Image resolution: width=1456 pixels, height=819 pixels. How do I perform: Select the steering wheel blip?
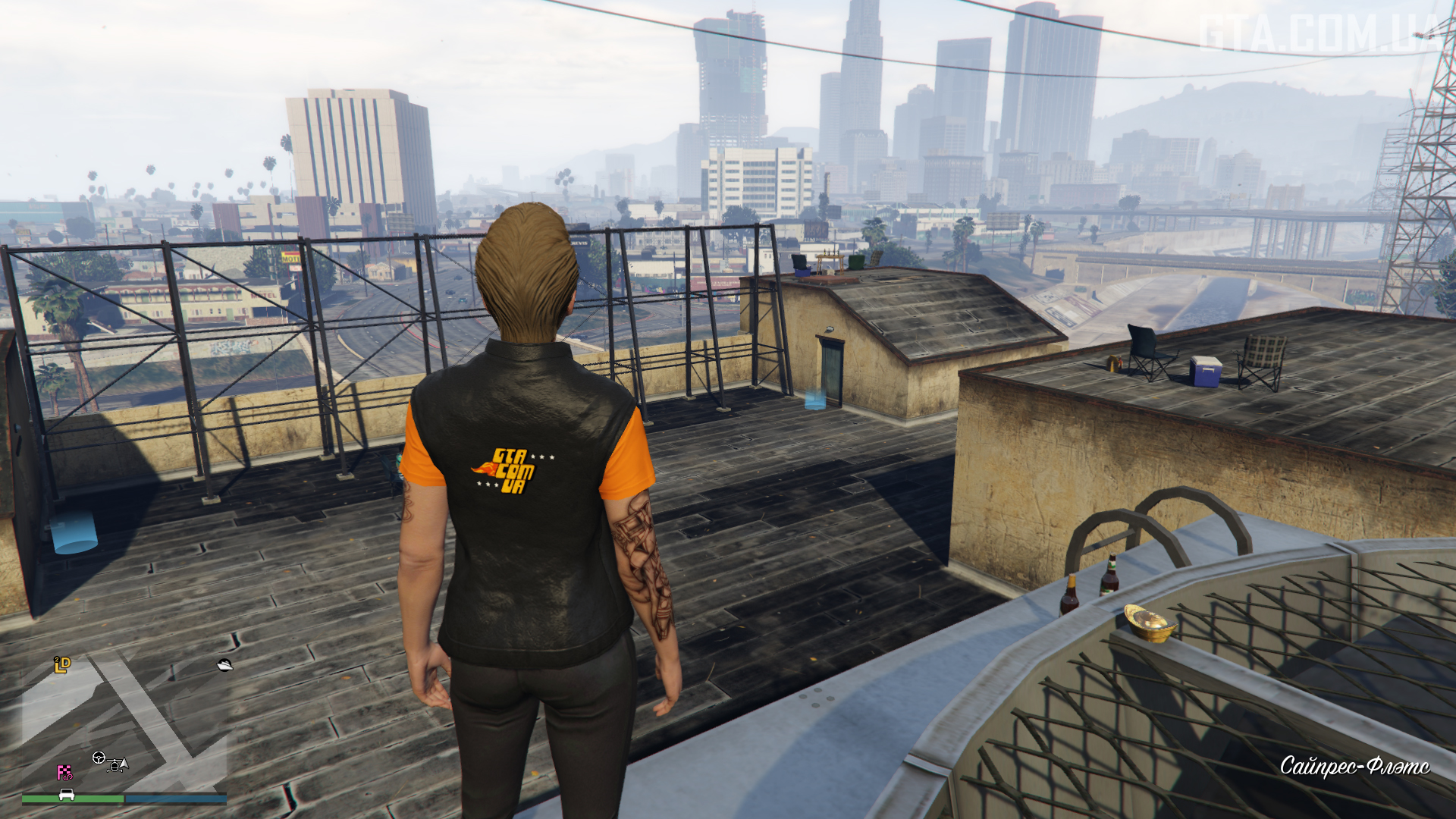coord(99,757)
